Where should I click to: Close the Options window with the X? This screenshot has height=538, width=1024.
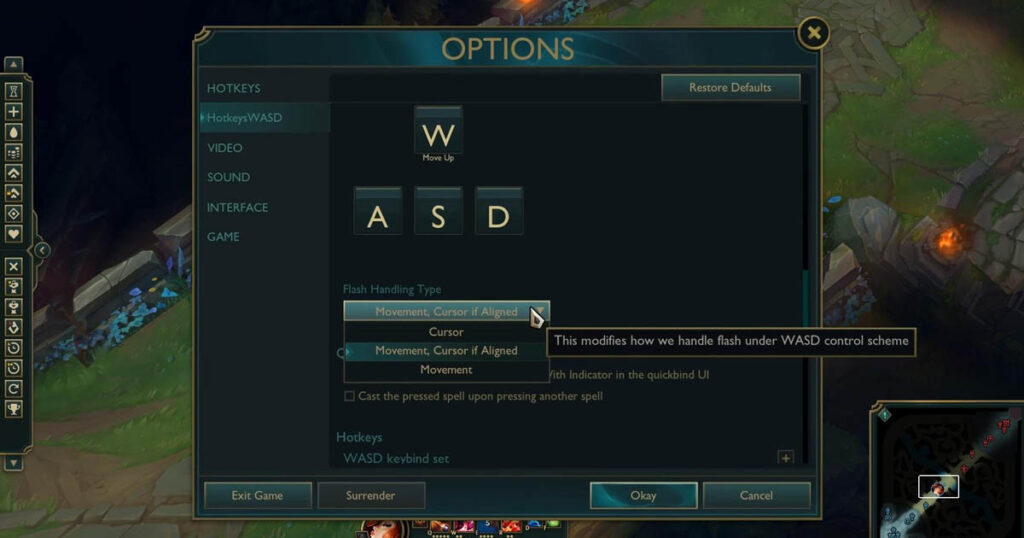[813, 34]
